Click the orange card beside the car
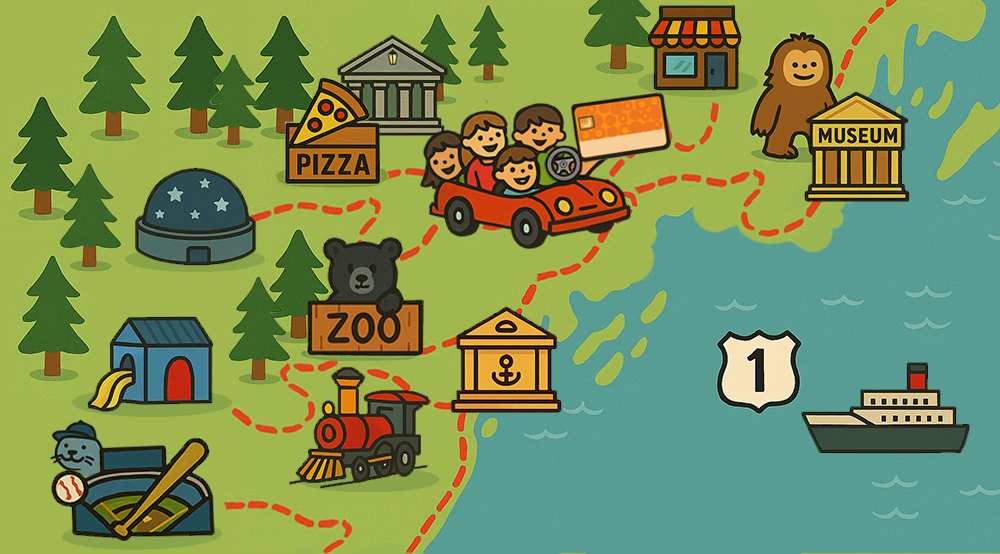This screenshot has height=554, width=1000. (x=620, y=127)
